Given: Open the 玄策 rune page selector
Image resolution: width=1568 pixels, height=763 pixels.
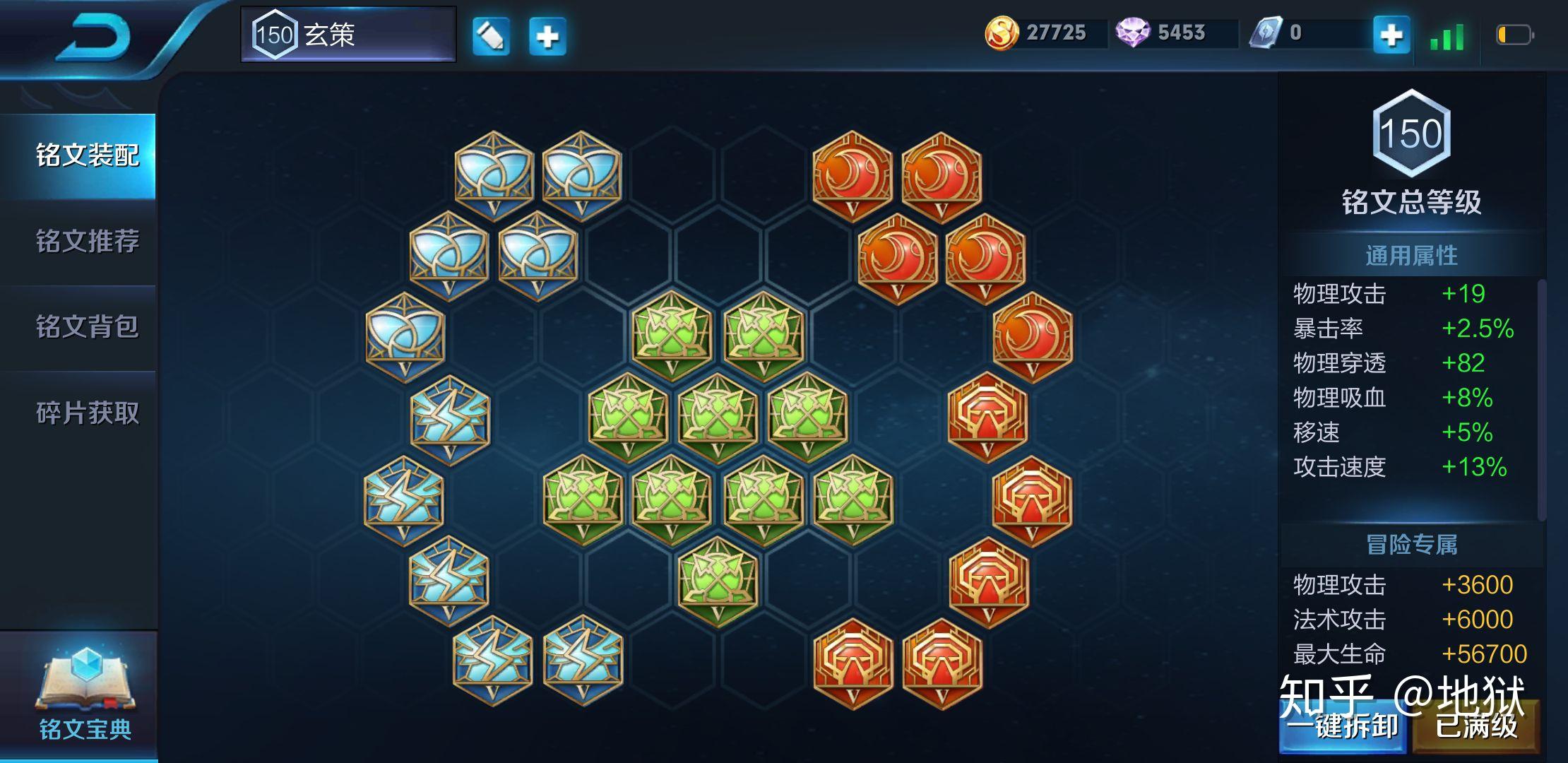Looking at the screenshot, I should [348, 35].
